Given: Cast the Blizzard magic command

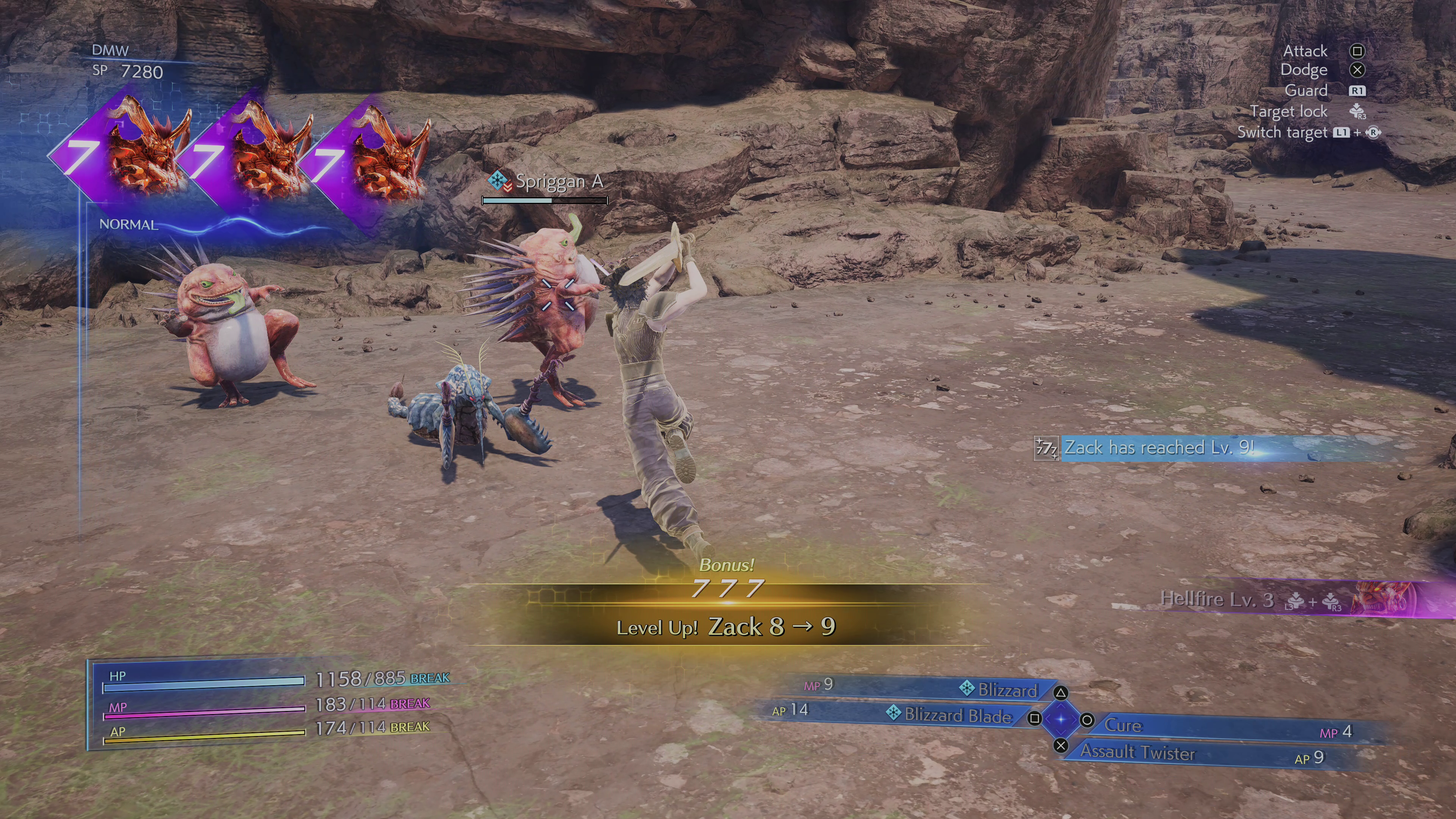Looking at the screenshot, I should tap(1007, 690).
